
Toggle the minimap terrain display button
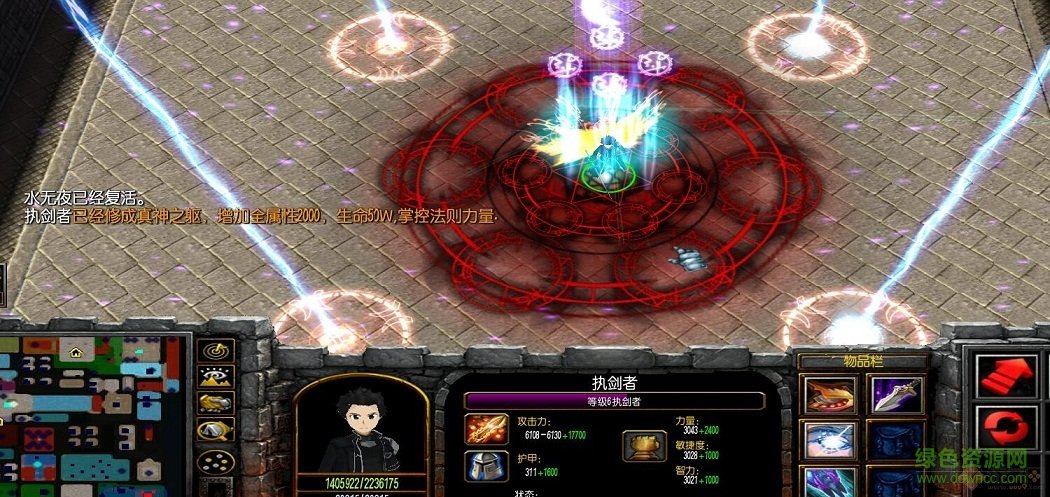pyautogui.click(x=217, y=377)
